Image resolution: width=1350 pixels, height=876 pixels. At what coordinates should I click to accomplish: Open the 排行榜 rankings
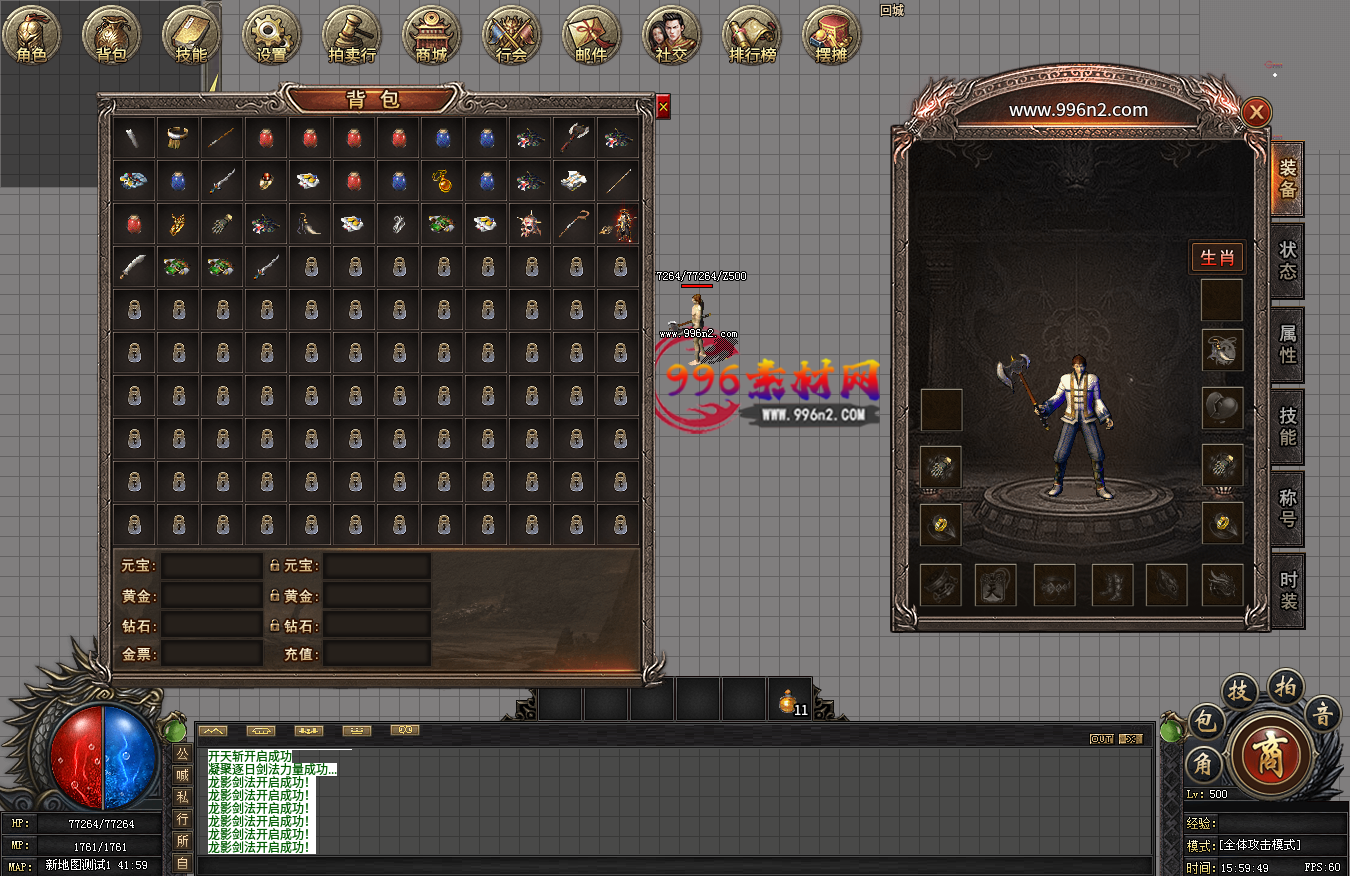[x=751, y=36]
